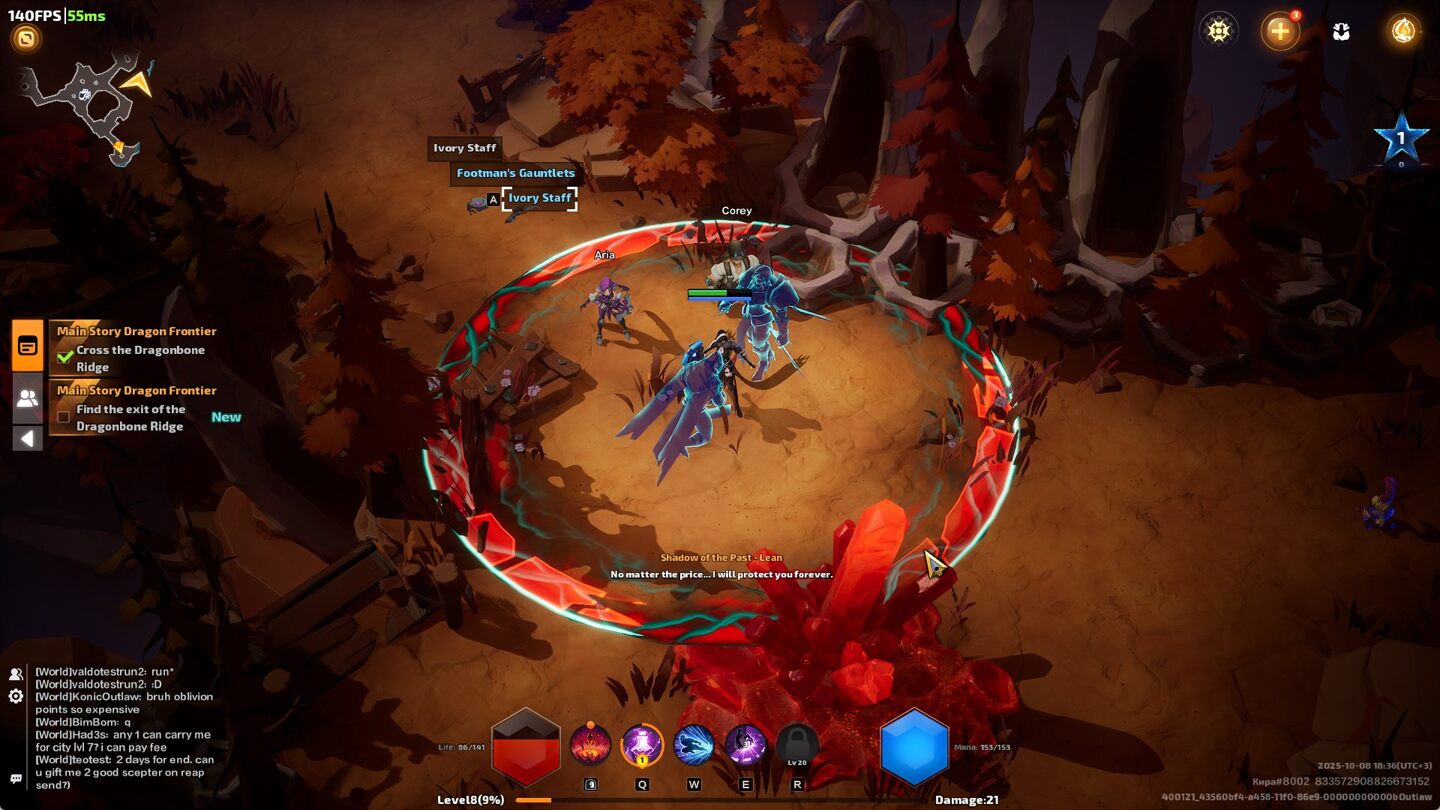
Task: Click the locked Lv 20 skill slot
Action: point(797,745)
